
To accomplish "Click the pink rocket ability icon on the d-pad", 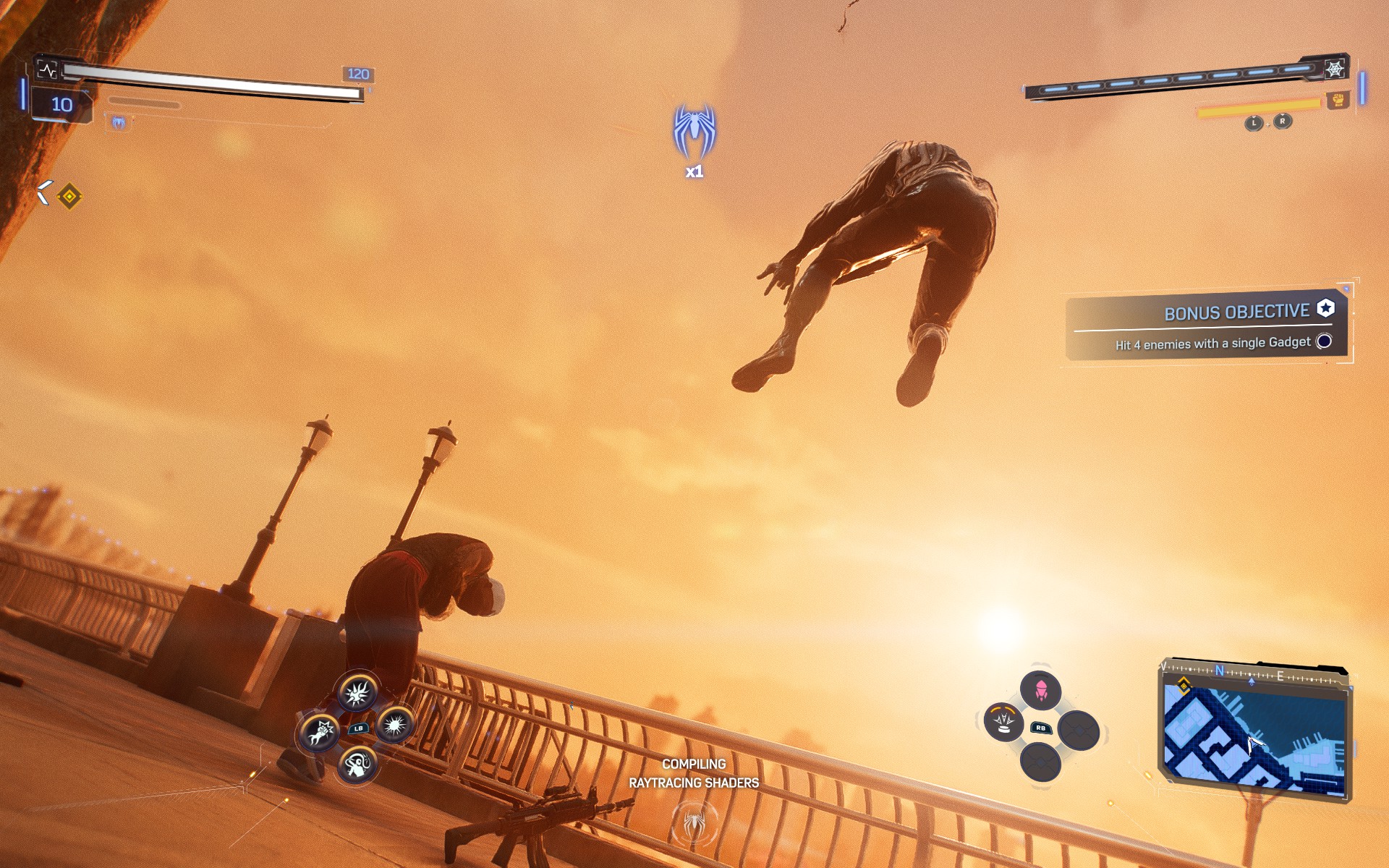I will click(1040, 691).
